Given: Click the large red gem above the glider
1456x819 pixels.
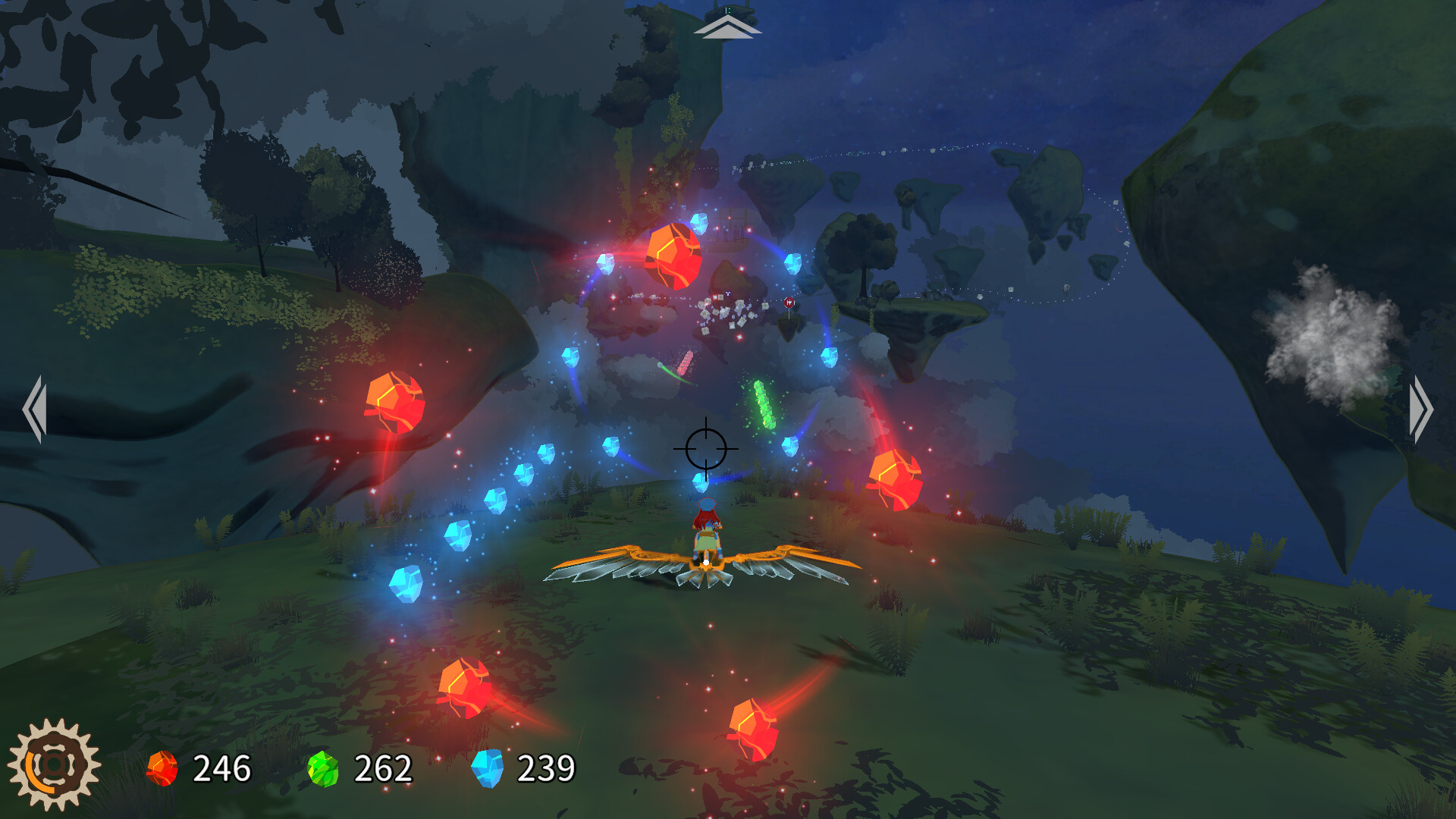Looking at the screenshot, I should click(x=672, y=258).
